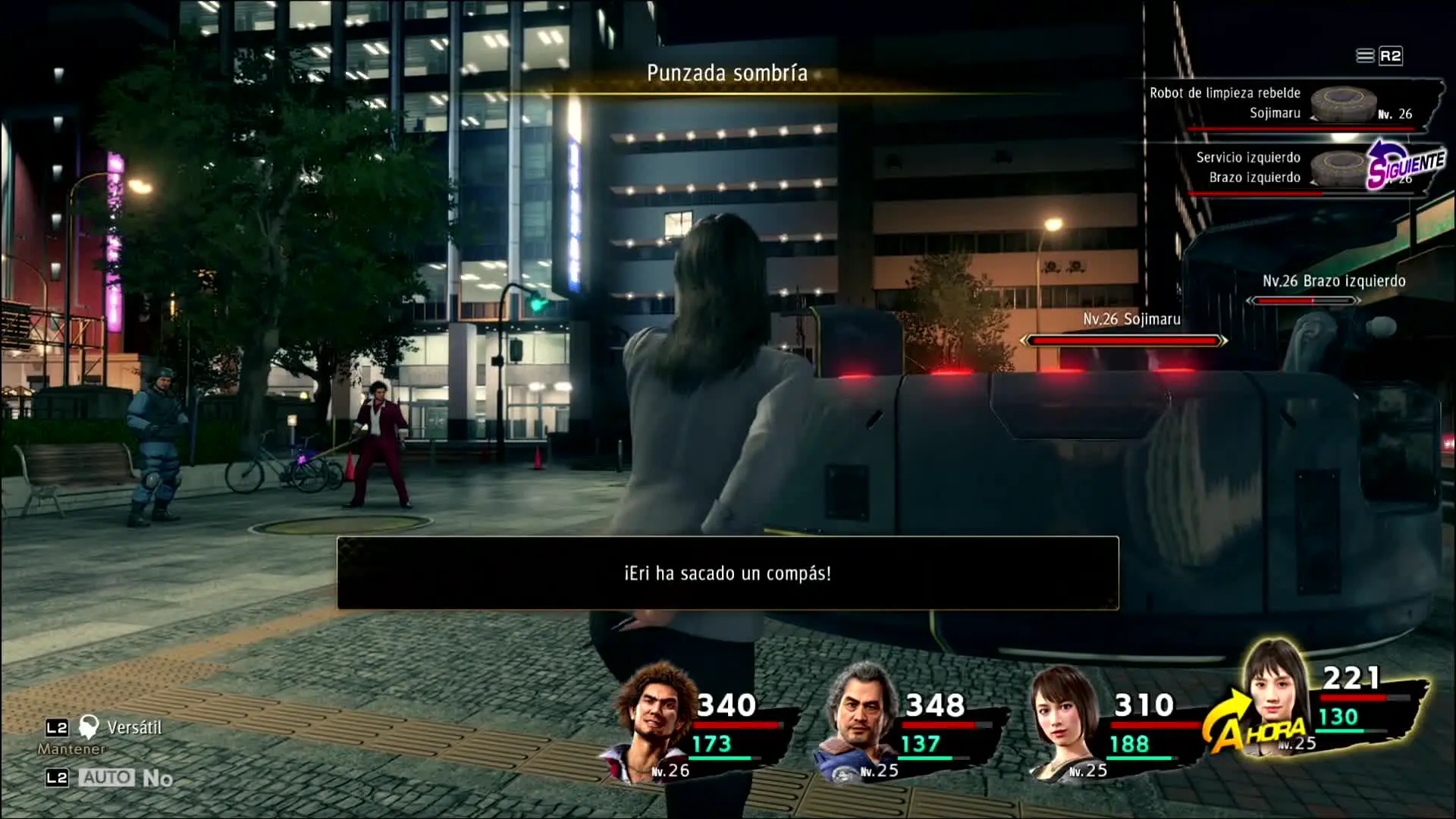Viewport: 1456px width, 819px height.
Task: Select the Brazo izquierdo turn order entry
Action: pyautogui.click(x=1289, y=168)
